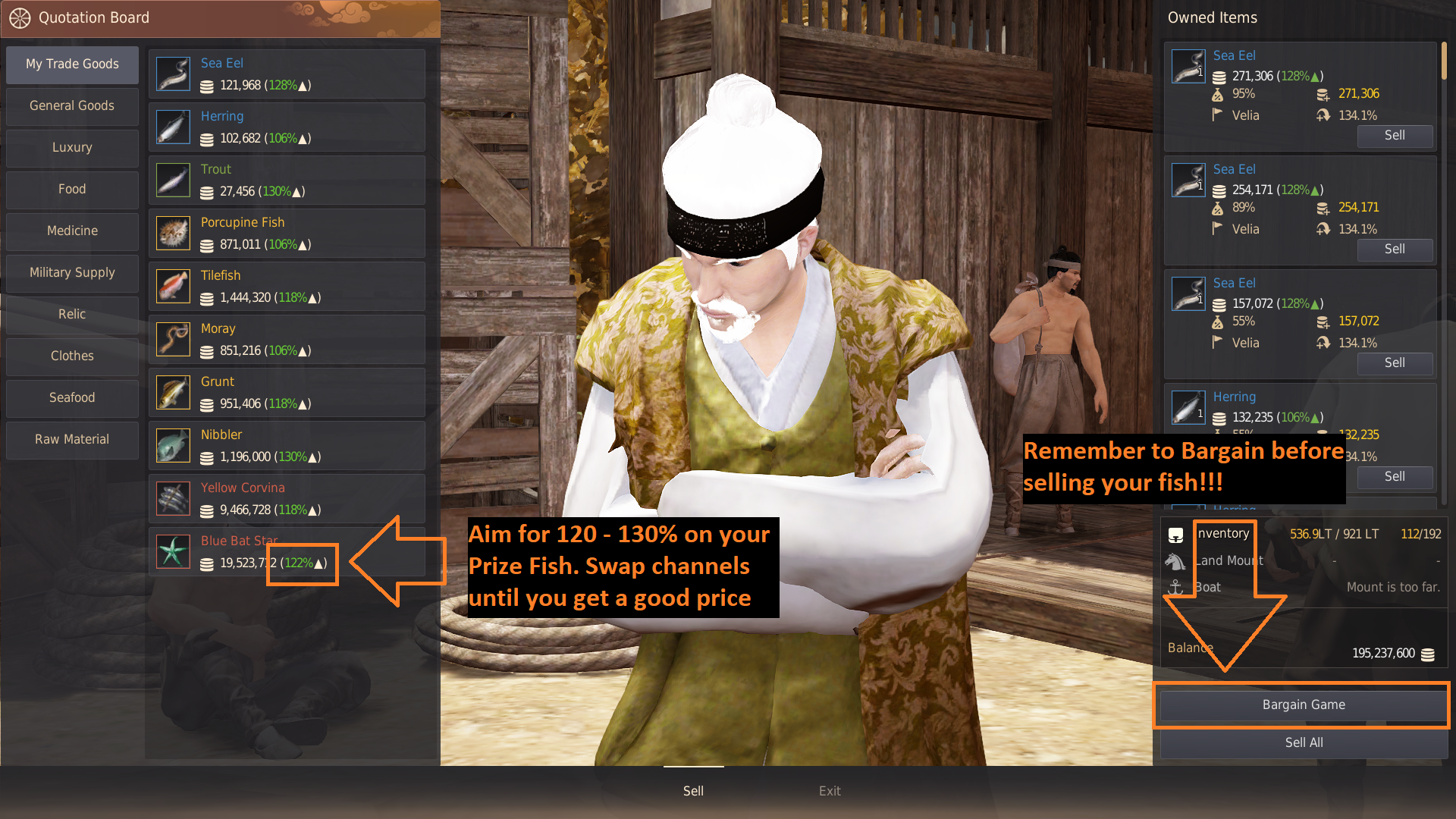Click the Yellow Corvina icon
The image size is (1456, 819).
coord(173,498)
